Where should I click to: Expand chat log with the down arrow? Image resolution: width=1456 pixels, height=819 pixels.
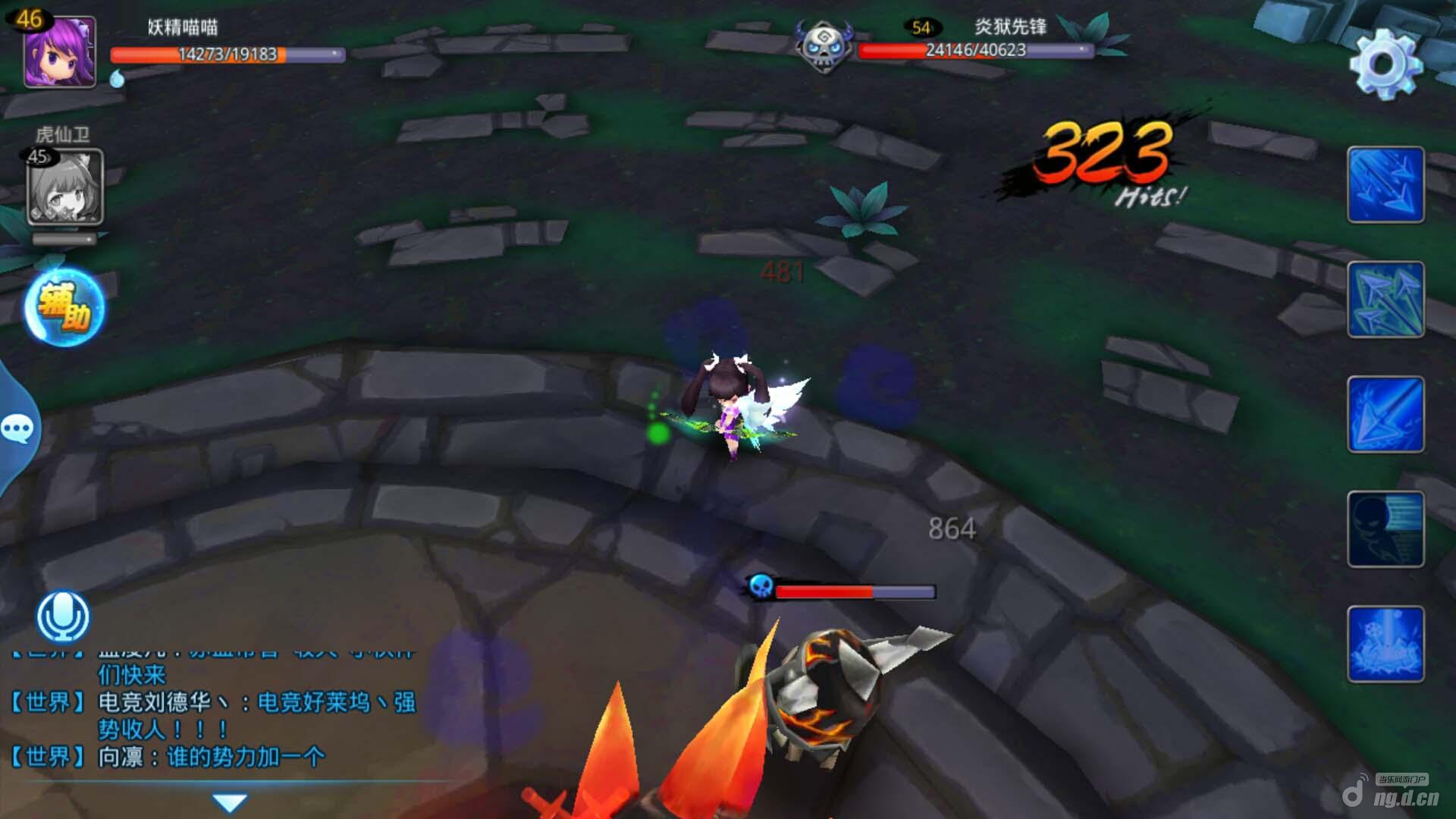pyautogui.click(x=230, y=802)
